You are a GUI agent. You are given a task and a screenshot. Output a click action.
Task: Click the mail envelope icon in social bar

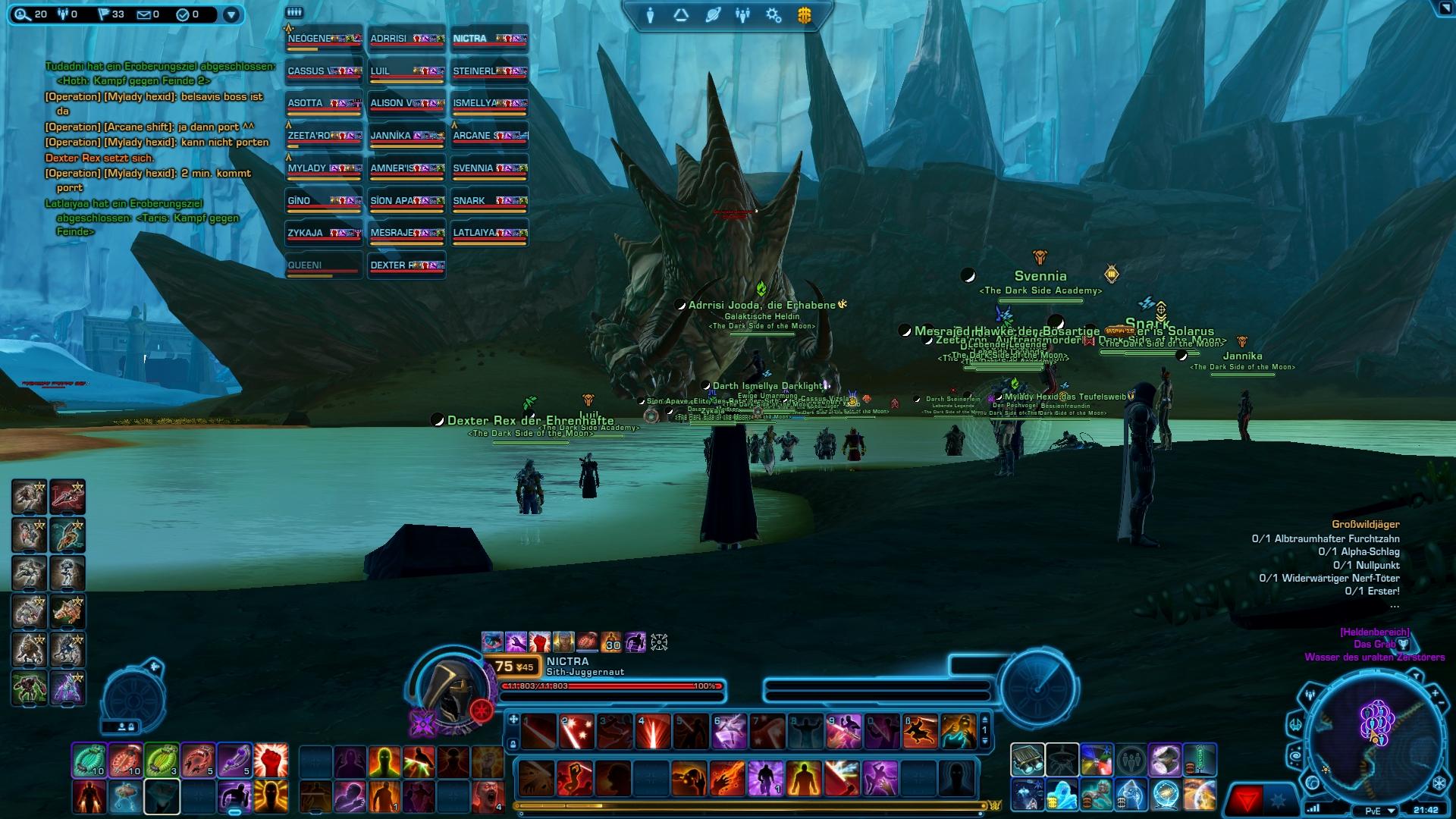(144, 15)
